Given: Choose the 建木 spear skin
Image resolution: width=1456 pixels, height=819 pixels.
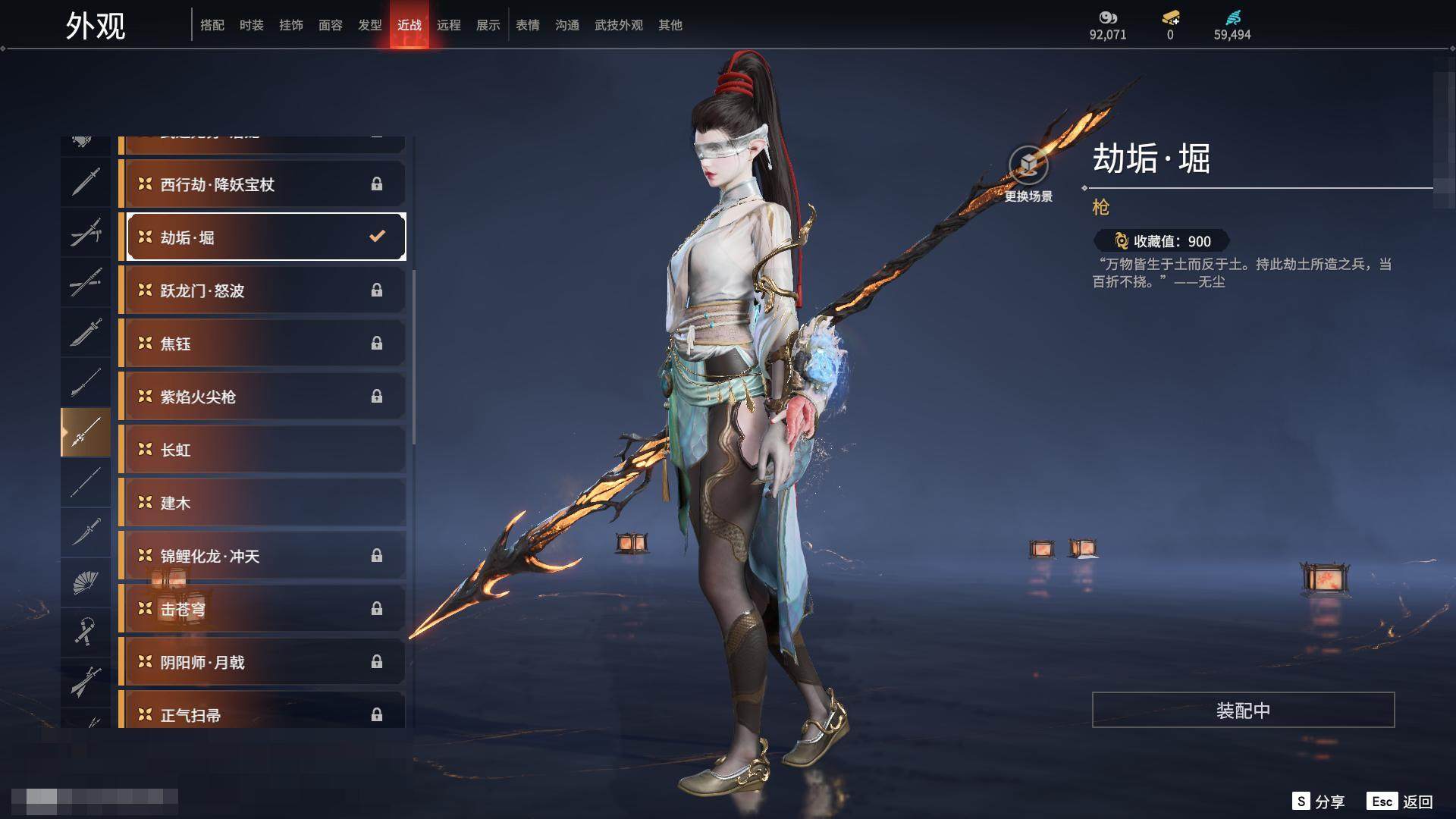Looking at the screenshot, I should coord(262,503).
